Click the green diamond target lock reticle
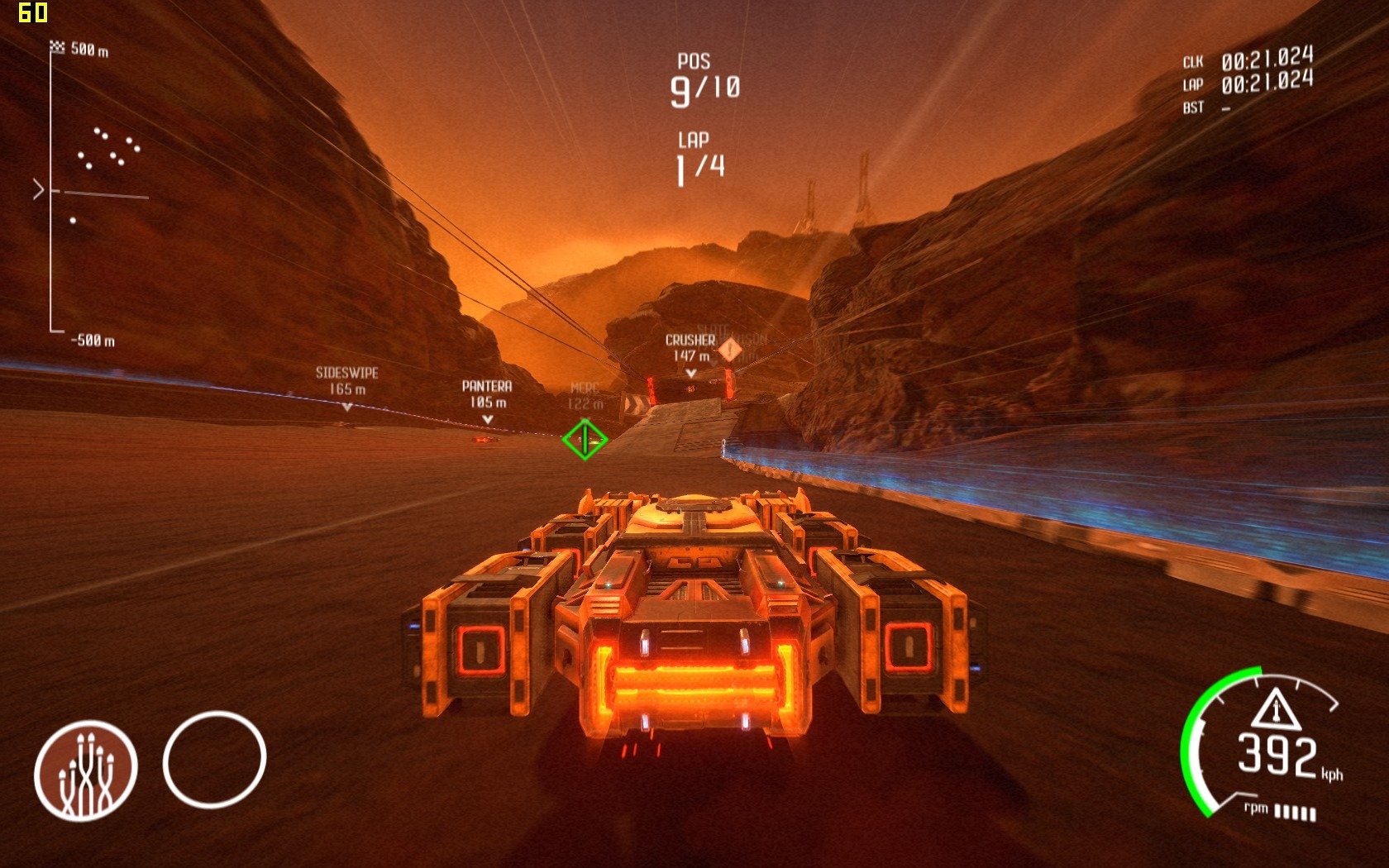 point(585,439)
